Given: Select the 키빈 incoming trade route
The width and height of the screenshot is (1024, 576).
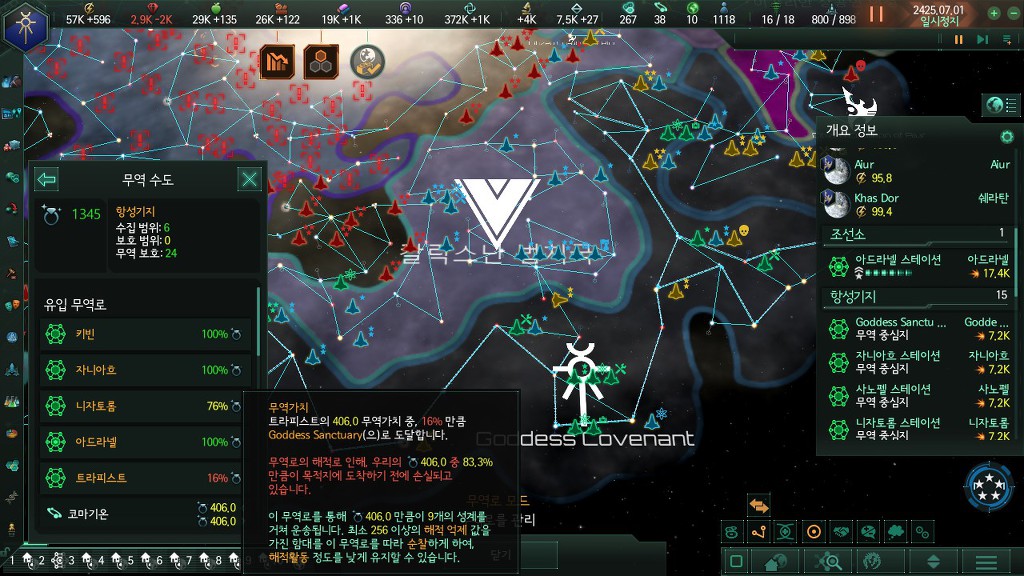Looking at the screenshot, I should (140, 334).
